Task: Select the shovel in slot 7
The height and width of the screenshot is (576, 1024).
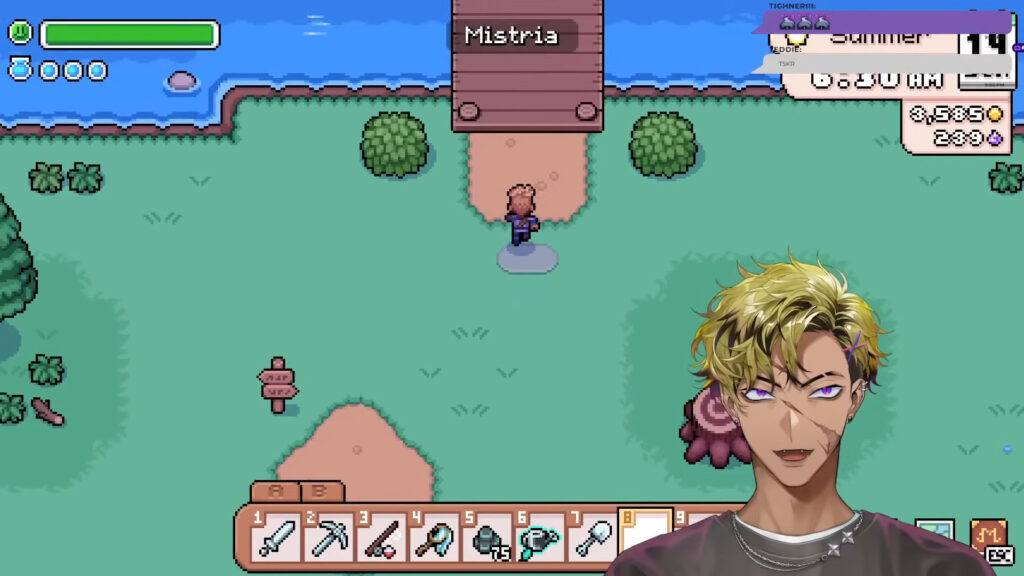Action: pyautogui.click(x=591, y=539)
